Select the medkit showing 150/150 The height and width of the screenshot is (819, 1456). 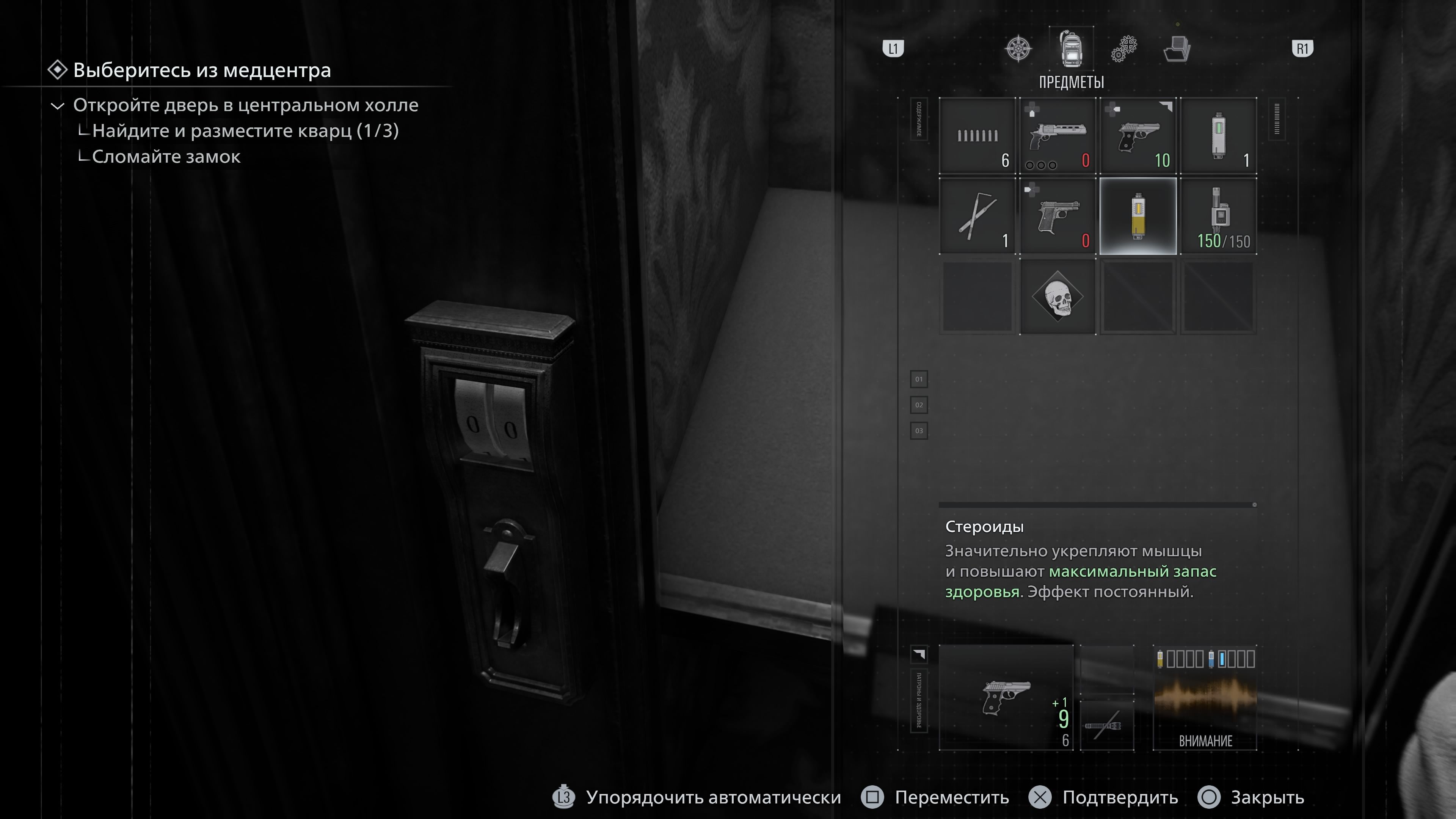pos(1218,217)
